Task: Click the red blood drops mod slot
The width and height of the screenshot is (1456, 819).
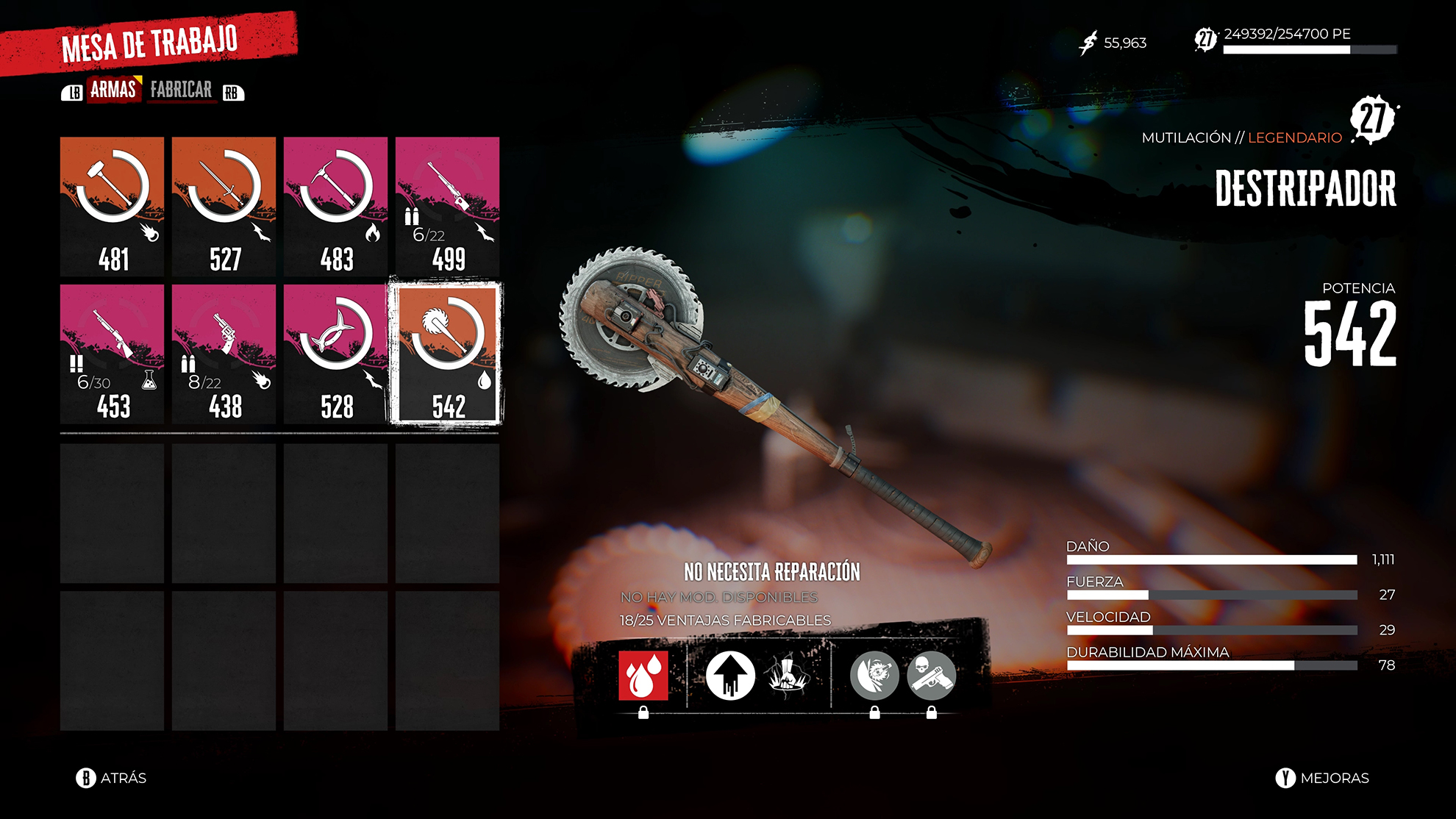Action: [643, 675]
